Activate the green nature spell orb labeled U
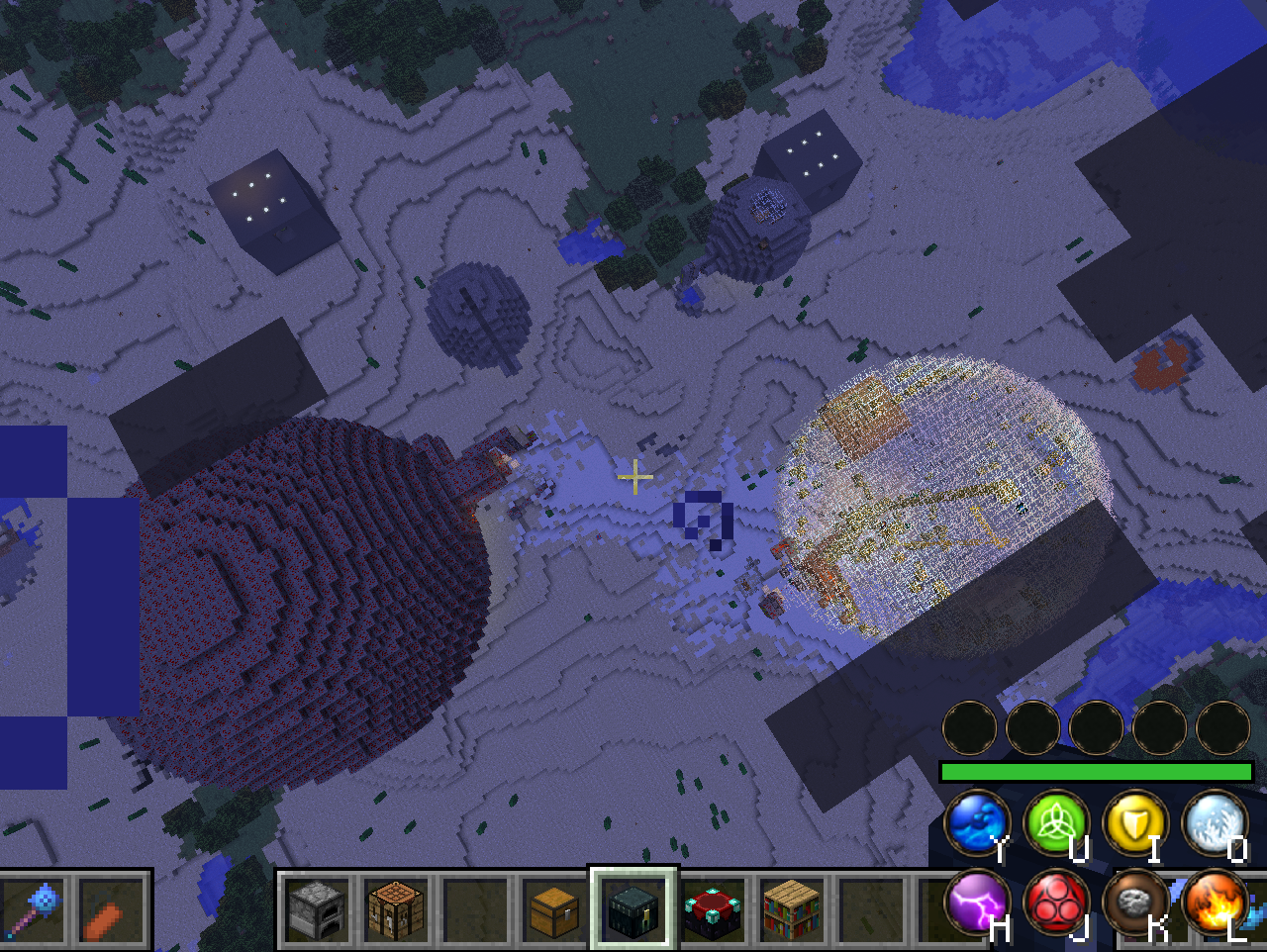 pyautogui.click(x=1054, y=822)
